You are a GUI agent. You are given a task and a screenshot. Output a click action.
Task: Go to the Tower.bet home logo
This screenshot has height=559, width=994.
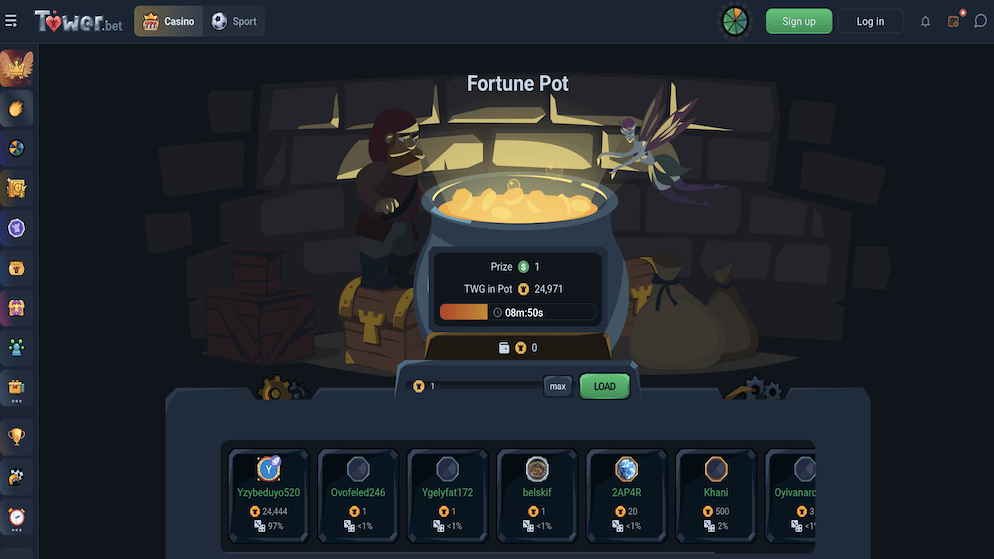point(78,21)
